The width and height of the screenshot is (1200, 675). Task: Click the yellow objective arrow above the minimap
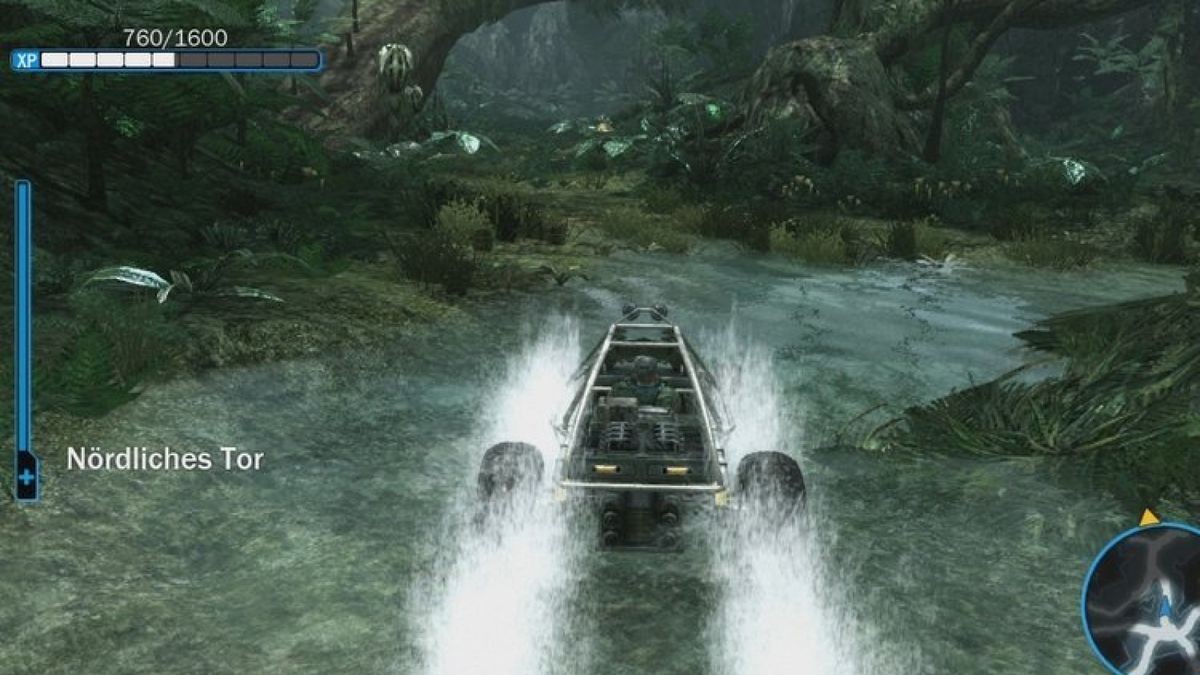coord(1149,517)
